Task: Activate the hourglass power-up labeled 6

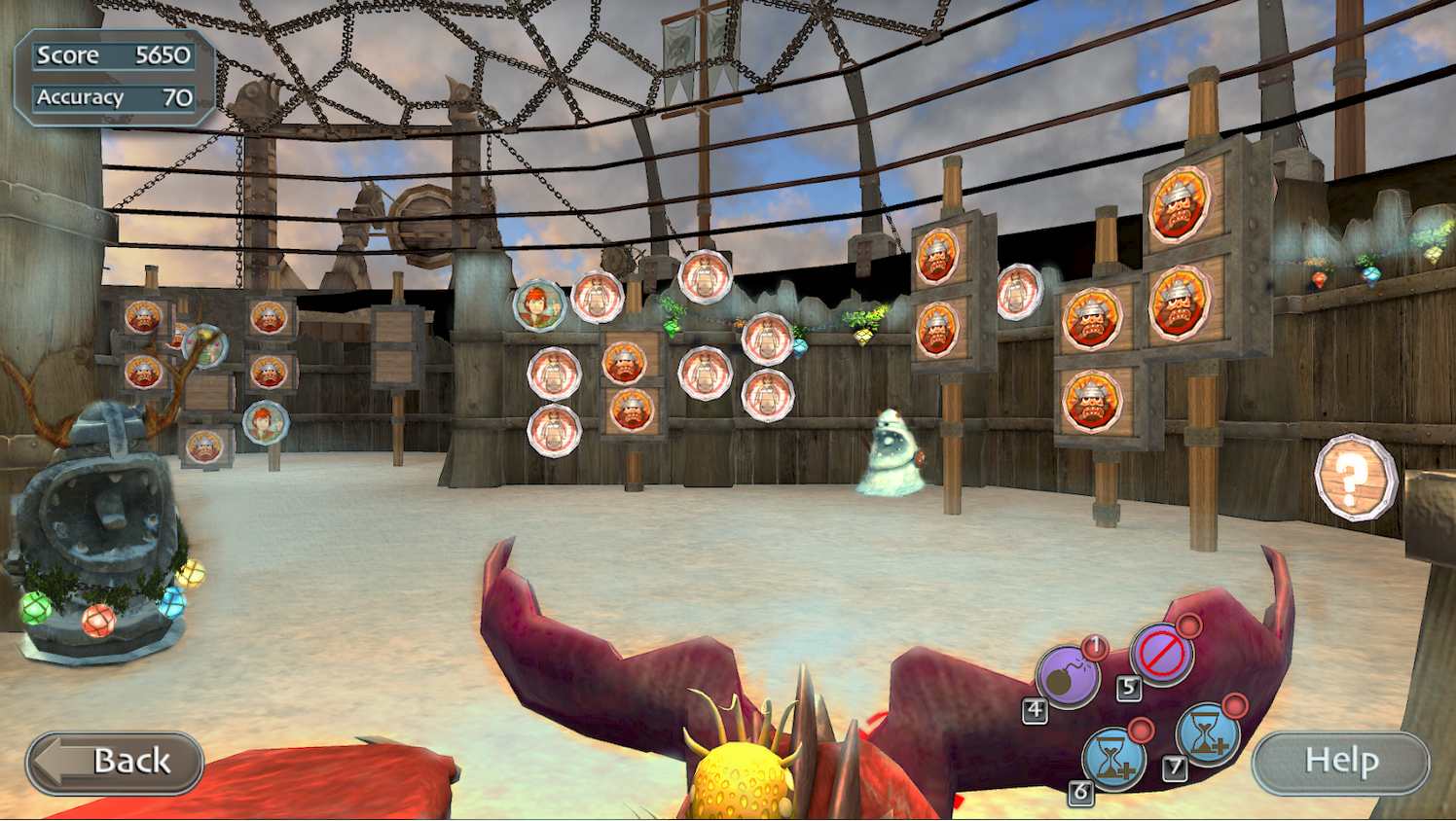Action: tap(1113, 757)
